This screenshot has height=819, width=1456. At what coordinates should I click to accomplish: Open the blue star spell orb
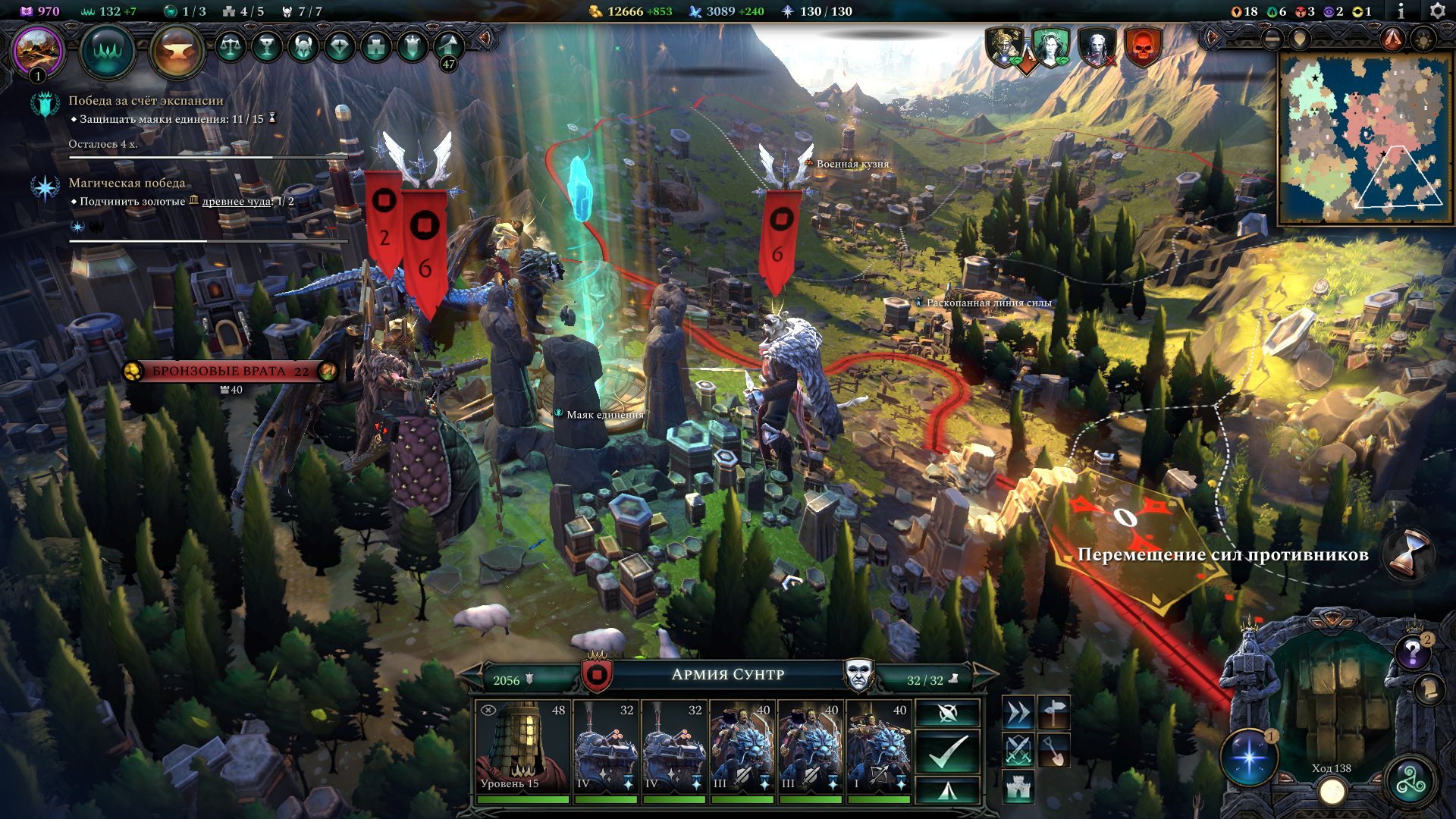tap(1249, 758)
